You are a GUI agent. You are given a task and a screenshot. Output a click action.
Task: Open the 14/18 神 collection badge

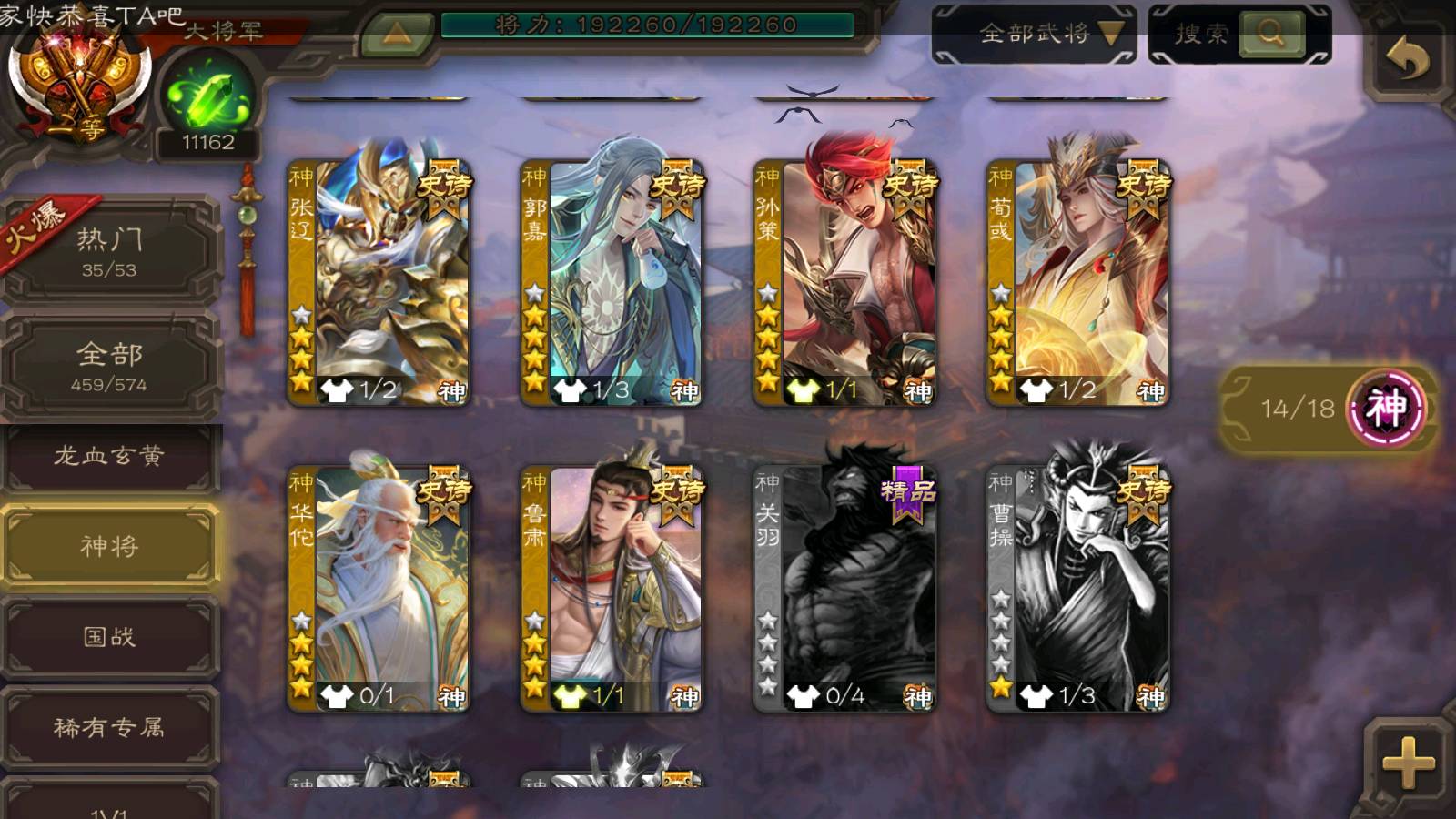1327,408
